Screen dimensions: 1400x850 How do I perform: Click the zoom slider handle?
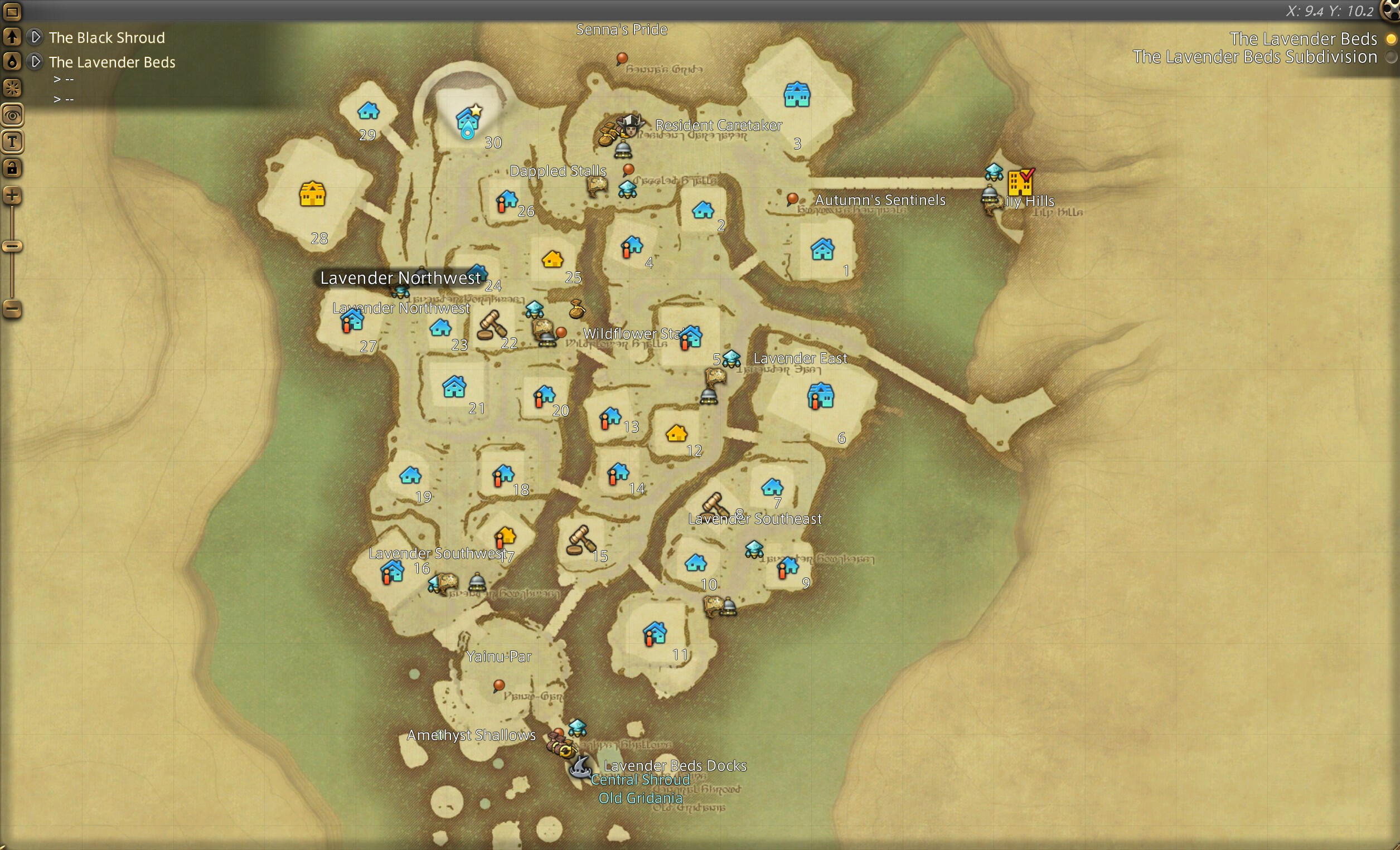12,246
